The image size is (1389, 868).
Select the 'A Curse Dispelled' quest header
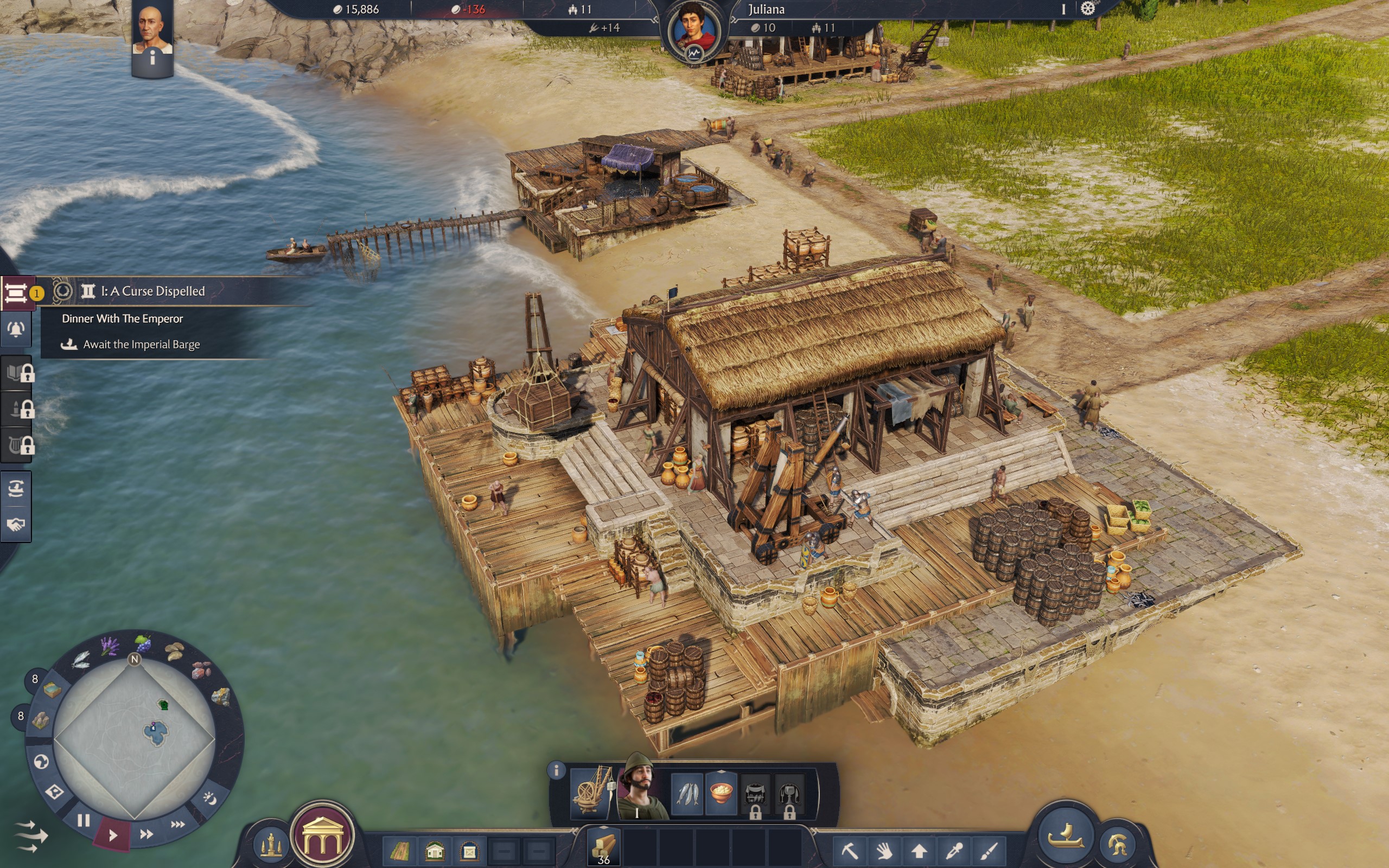[152, 291]
